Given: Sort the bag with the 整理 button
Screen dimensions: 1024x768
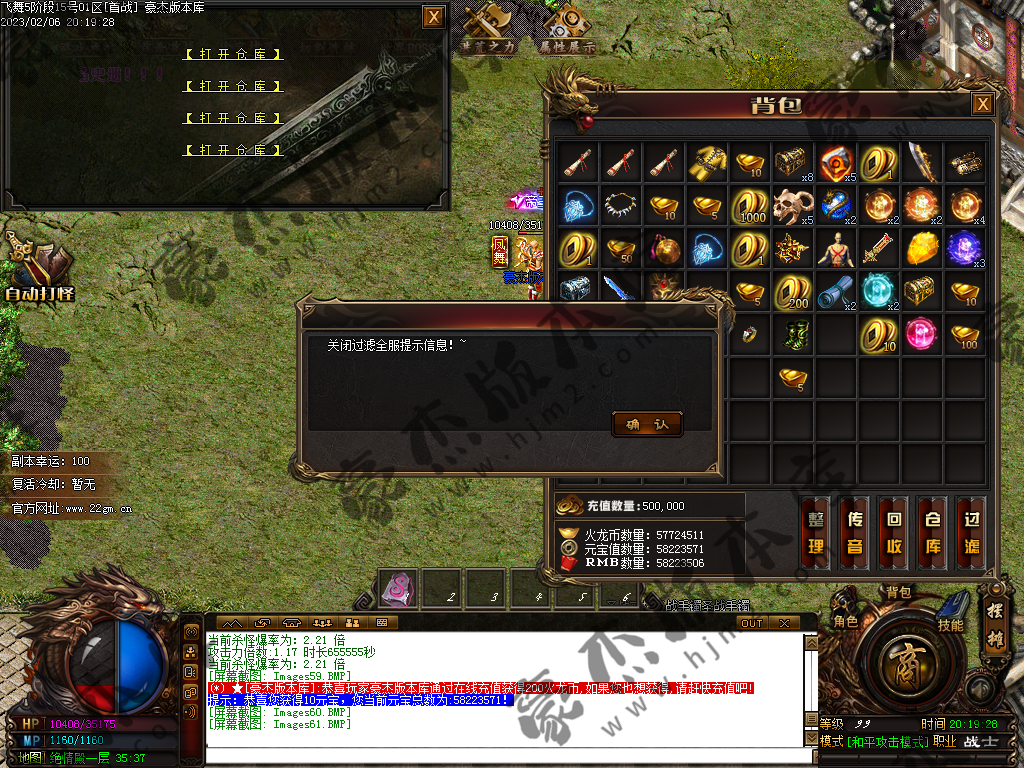Looking at the screenshot, I should (x=816, y=533).
